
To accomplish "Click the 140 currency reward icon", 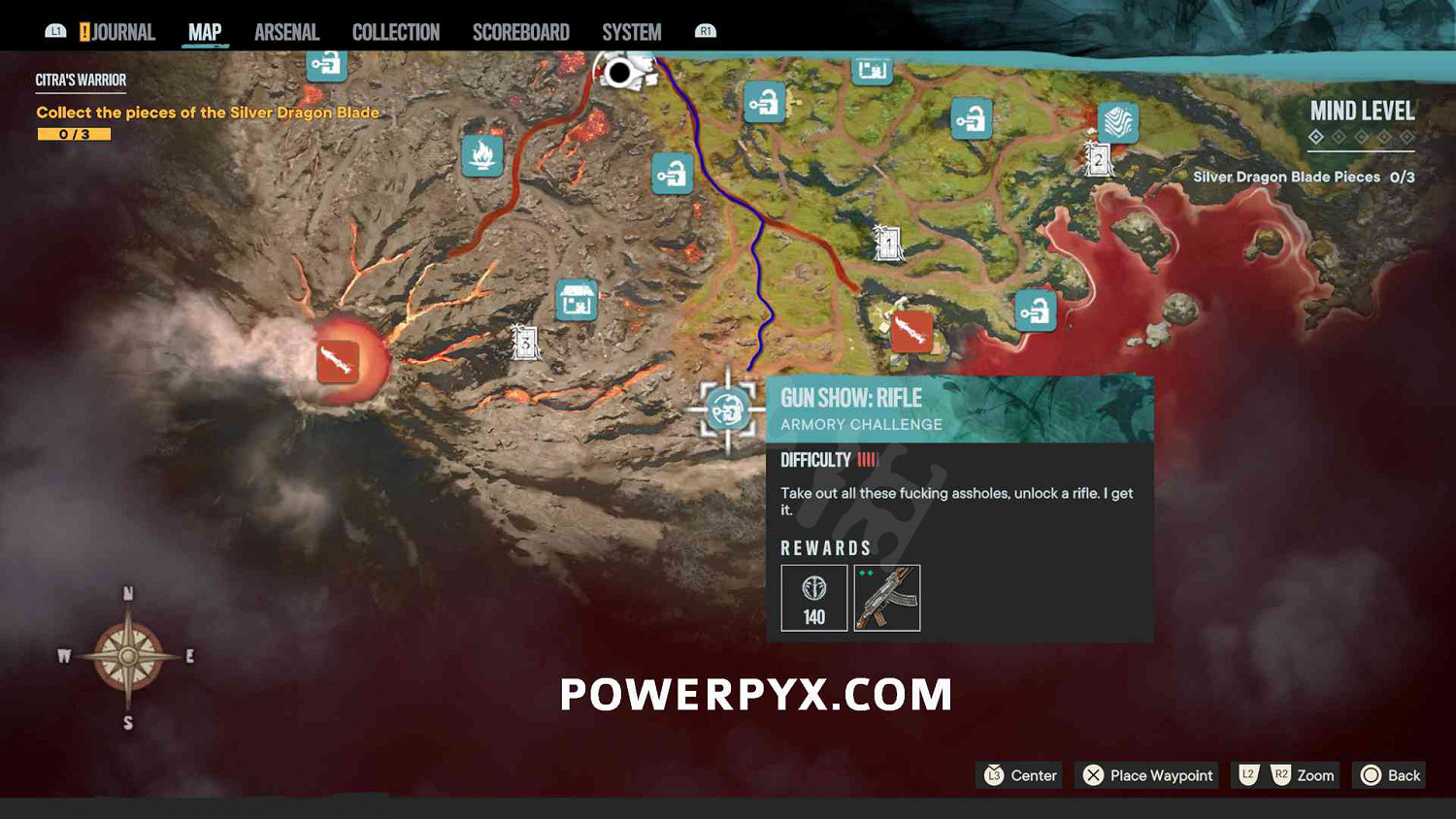I will [x=812, y=597].
